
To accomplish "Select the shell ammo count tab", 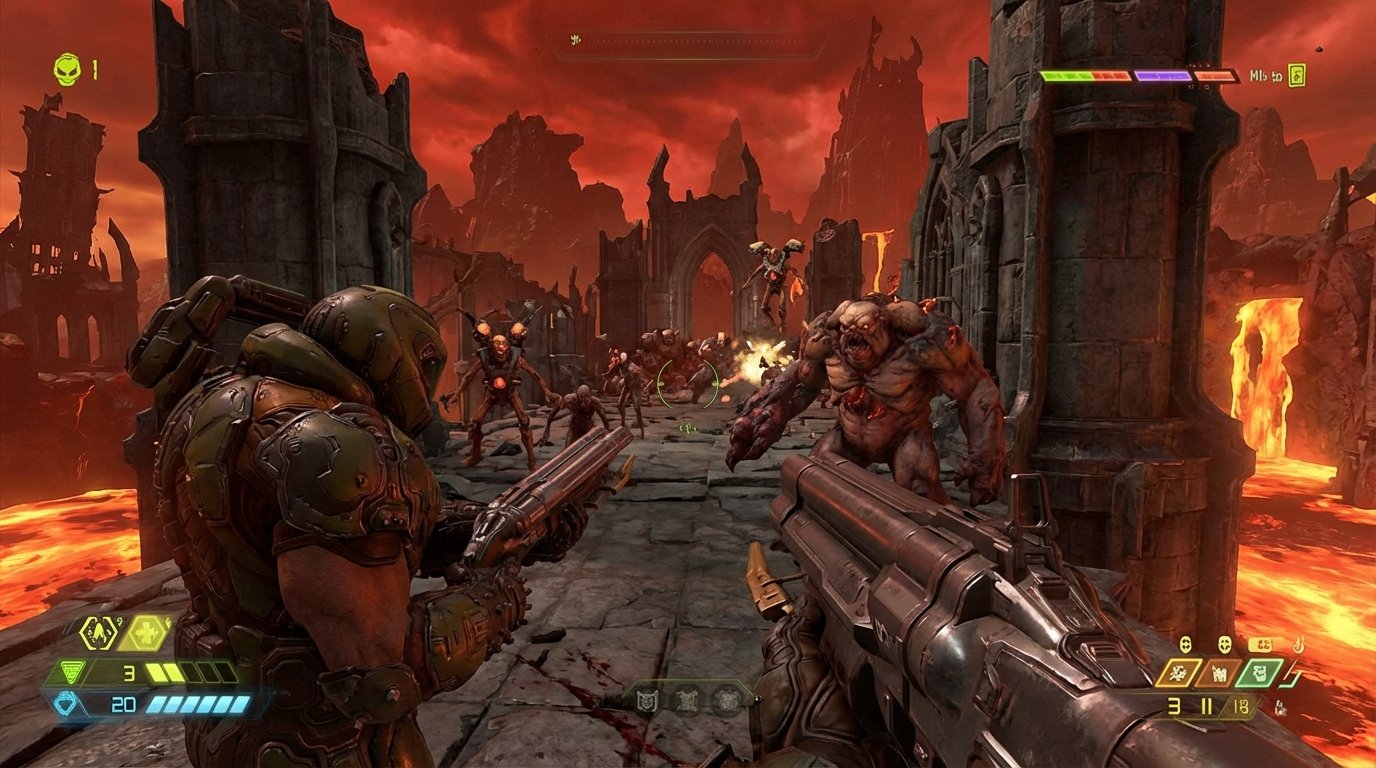I will click(1240, 705).
